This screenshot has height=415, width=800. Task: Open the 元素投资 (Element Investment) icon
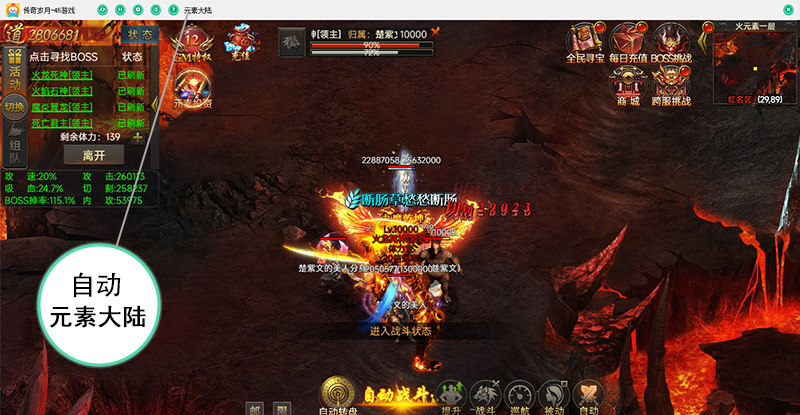coord(192,88)
